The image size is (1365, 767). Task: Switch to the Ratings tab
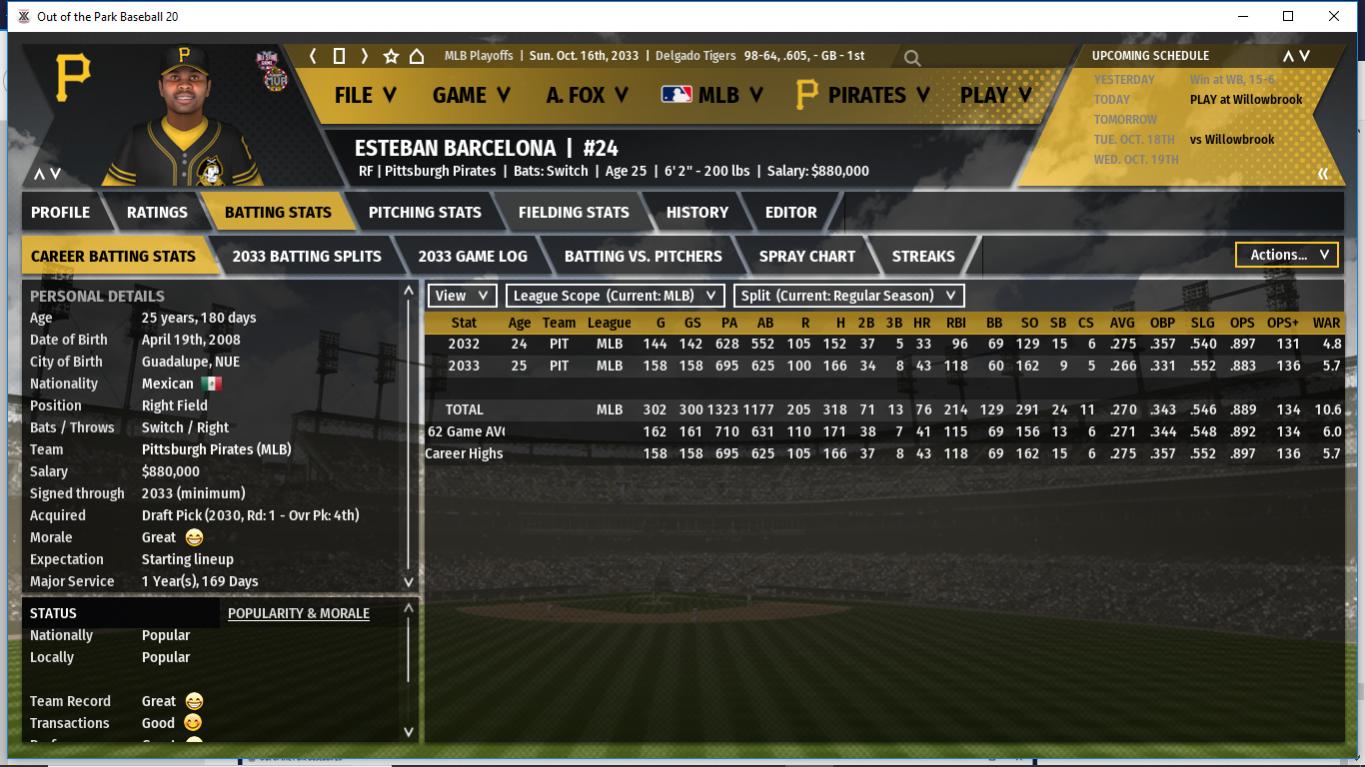[157, 212]
